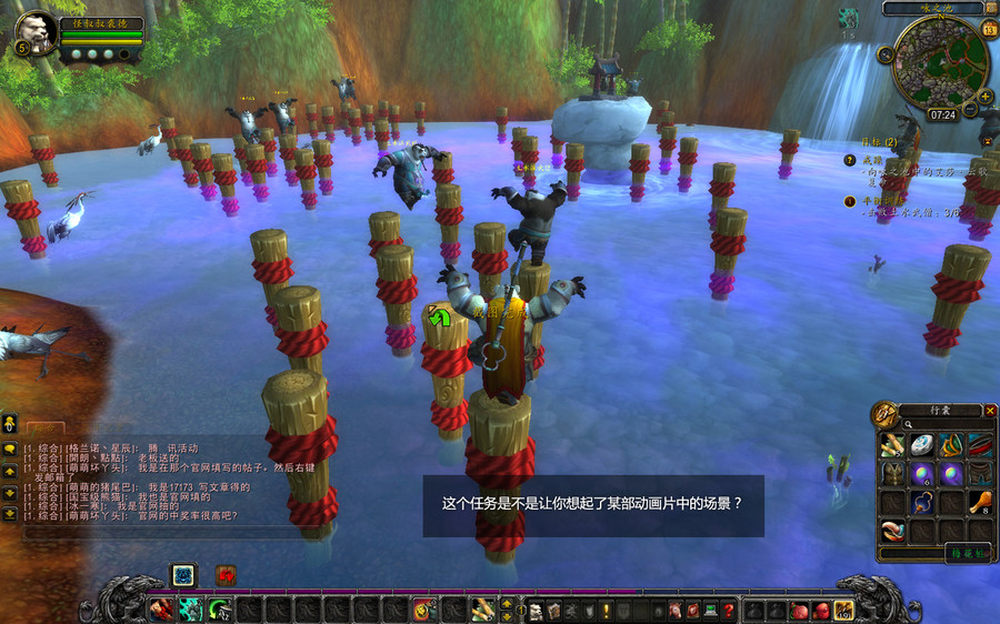Select the bamboo scroll stack in bag
Viewport: 1000px width, 624px height.
pos(892,445)
